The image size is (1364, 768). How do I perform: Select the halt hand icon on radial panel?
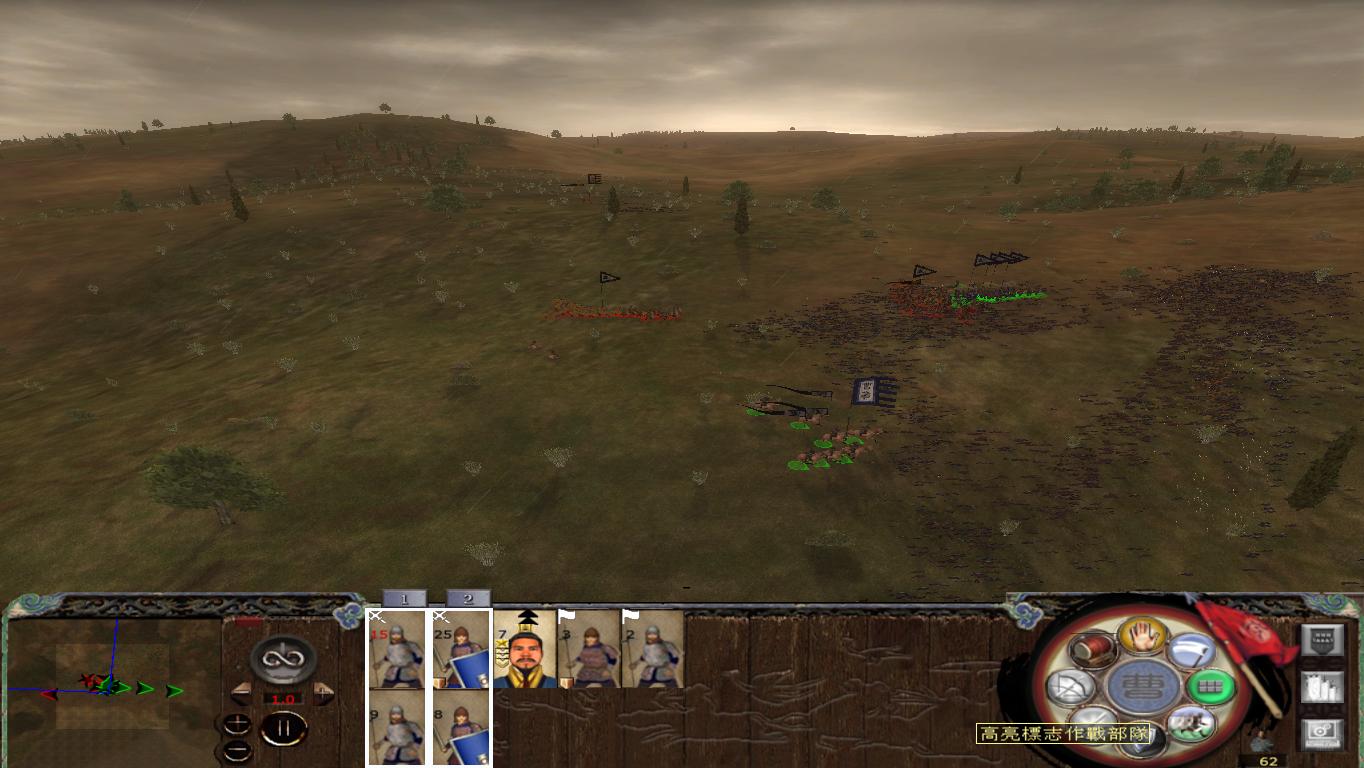tap(1141, 637)
